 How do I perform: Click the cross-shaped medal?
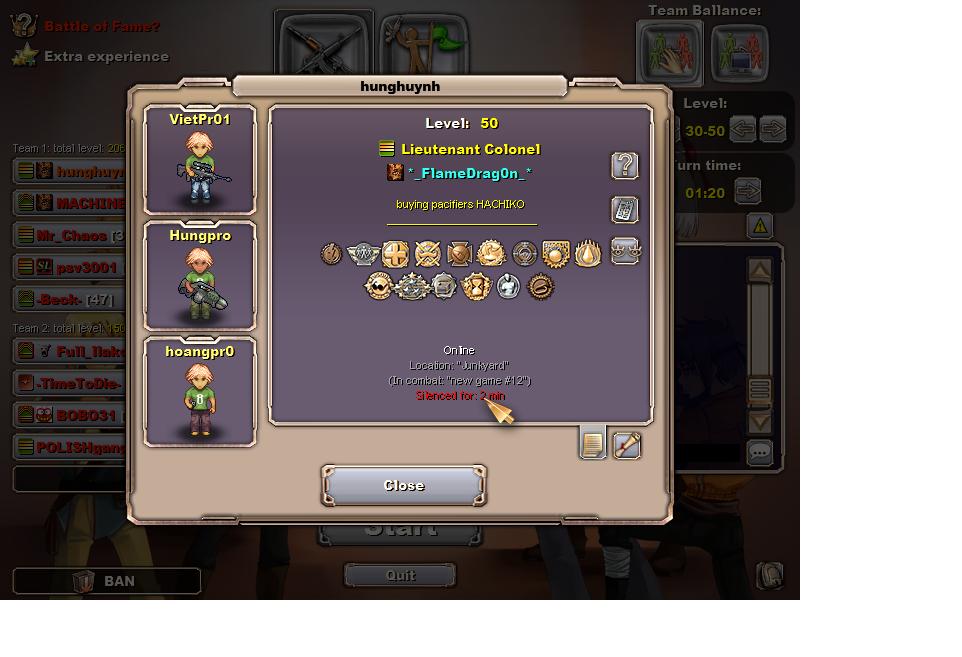coord(396,254)
